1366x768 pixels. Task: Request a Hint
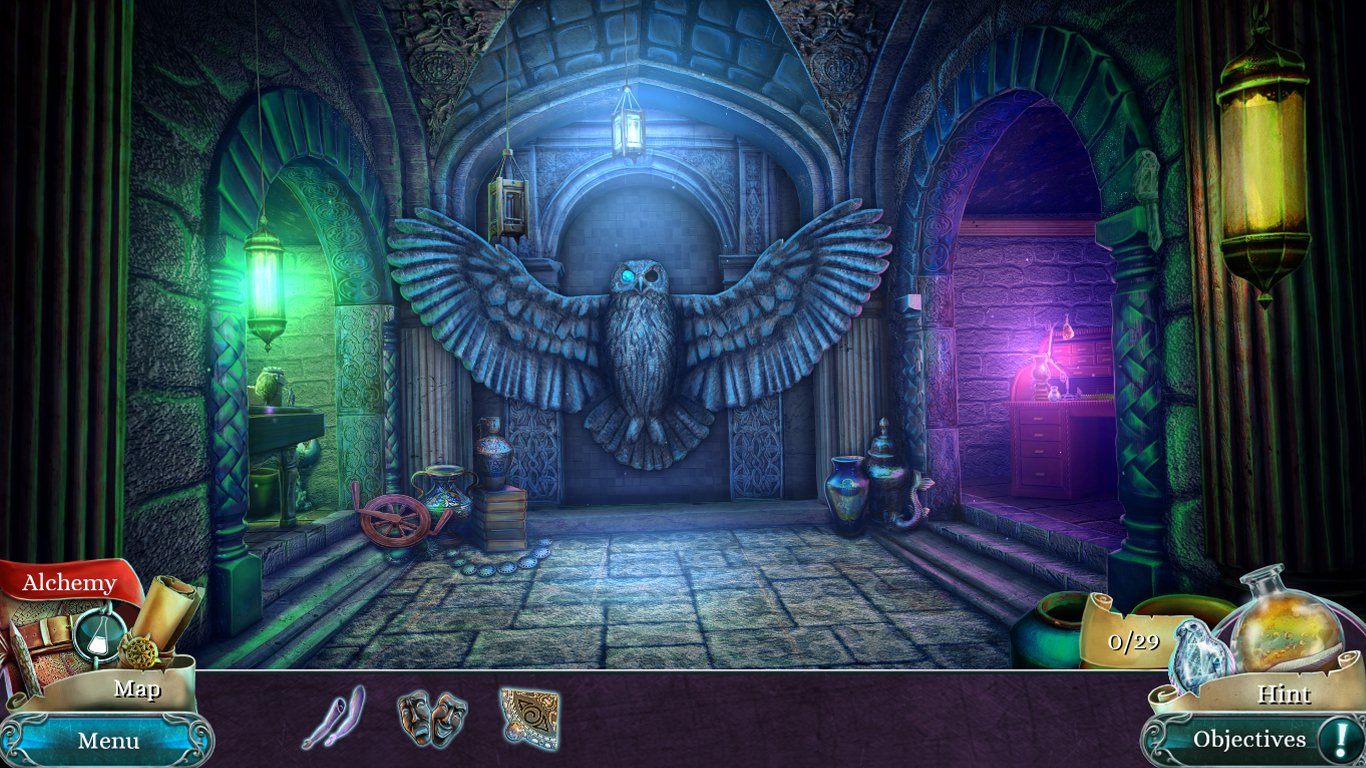click(x=1287, y=693)
